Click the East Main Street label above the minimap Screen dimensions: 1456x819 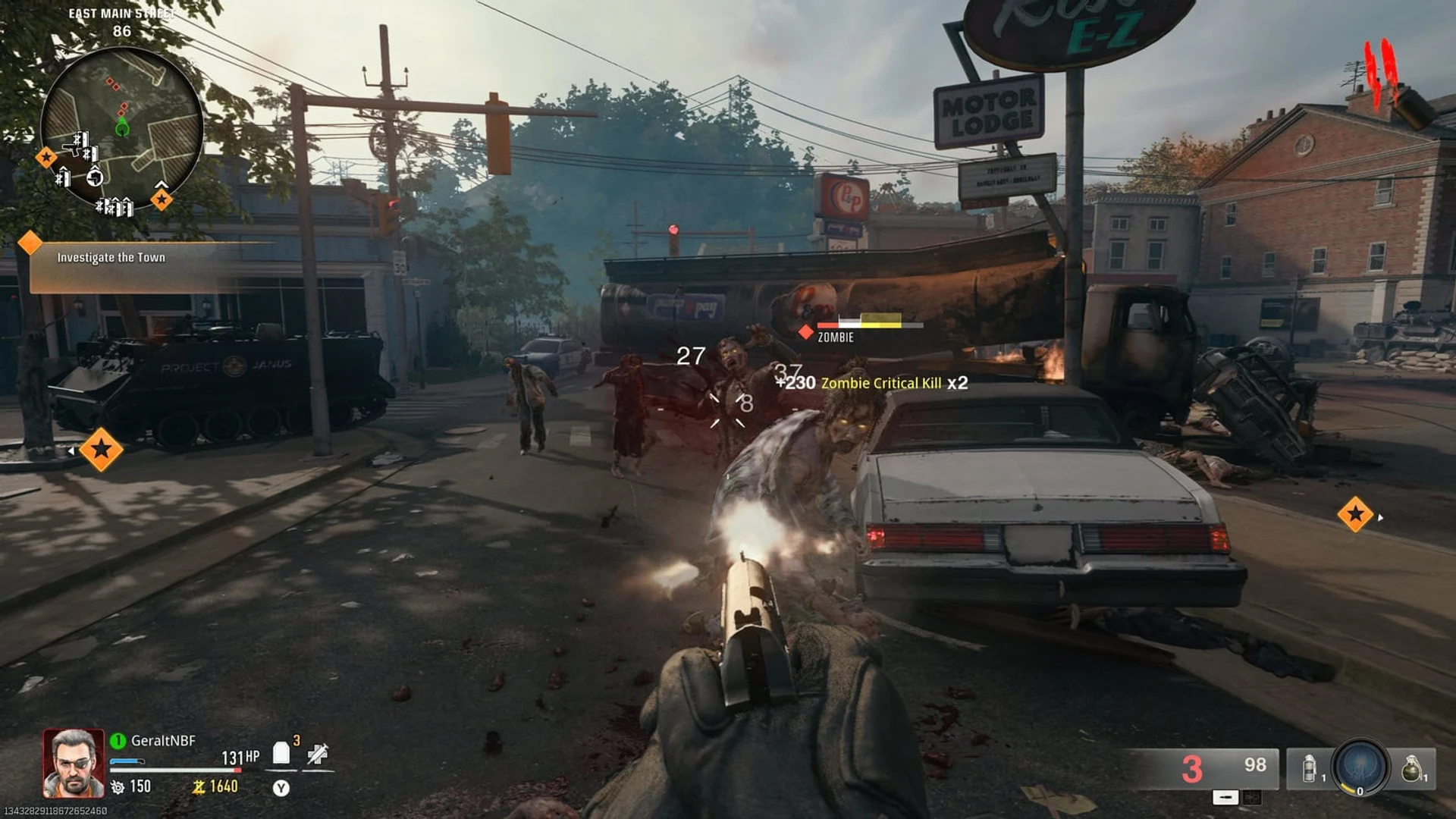tap(121, 13)
